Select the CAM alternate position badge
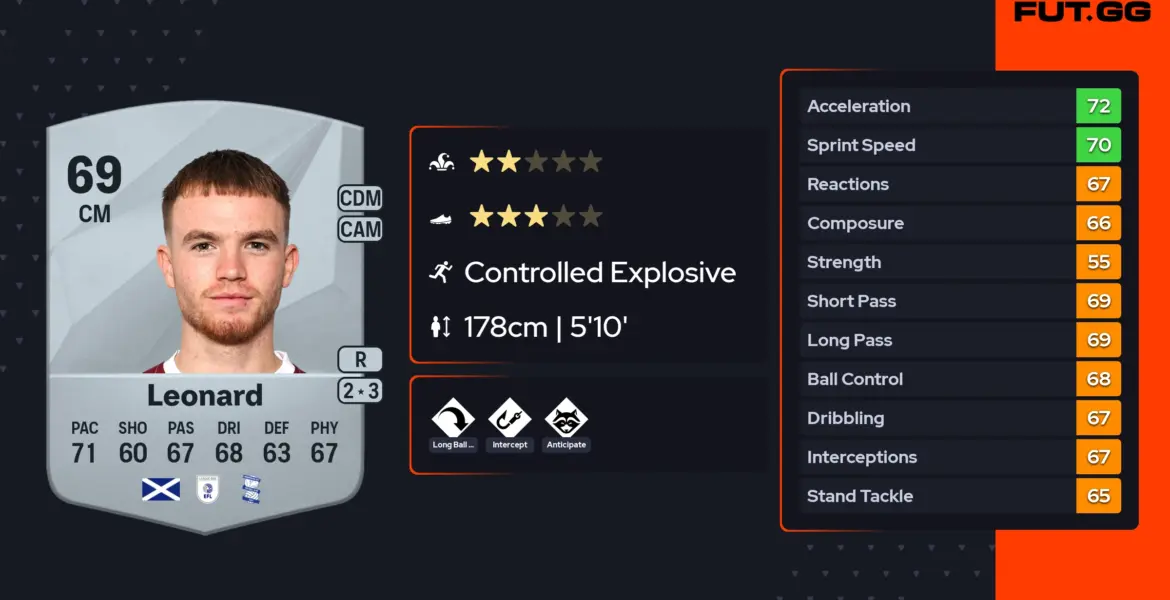Viewport: 1170px width, 600px height. pos(360,229)
